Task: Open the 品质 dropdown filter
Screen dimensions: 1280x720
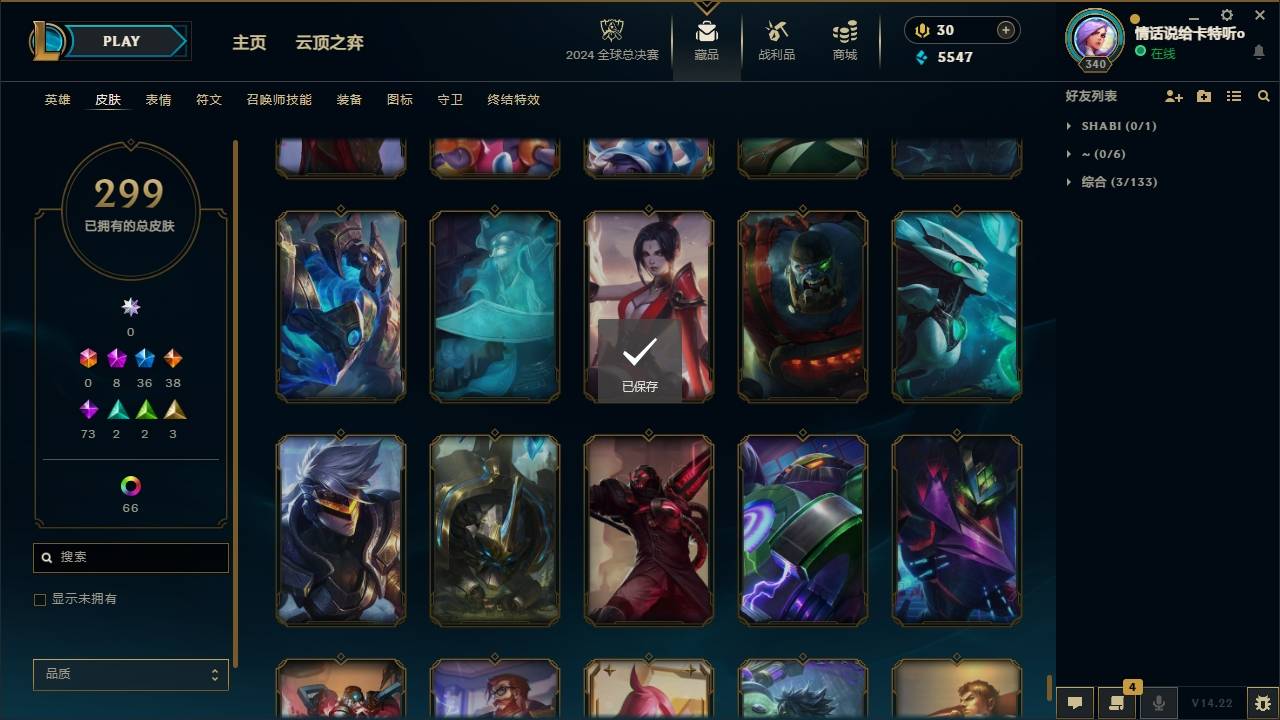Action: (130, 674)
